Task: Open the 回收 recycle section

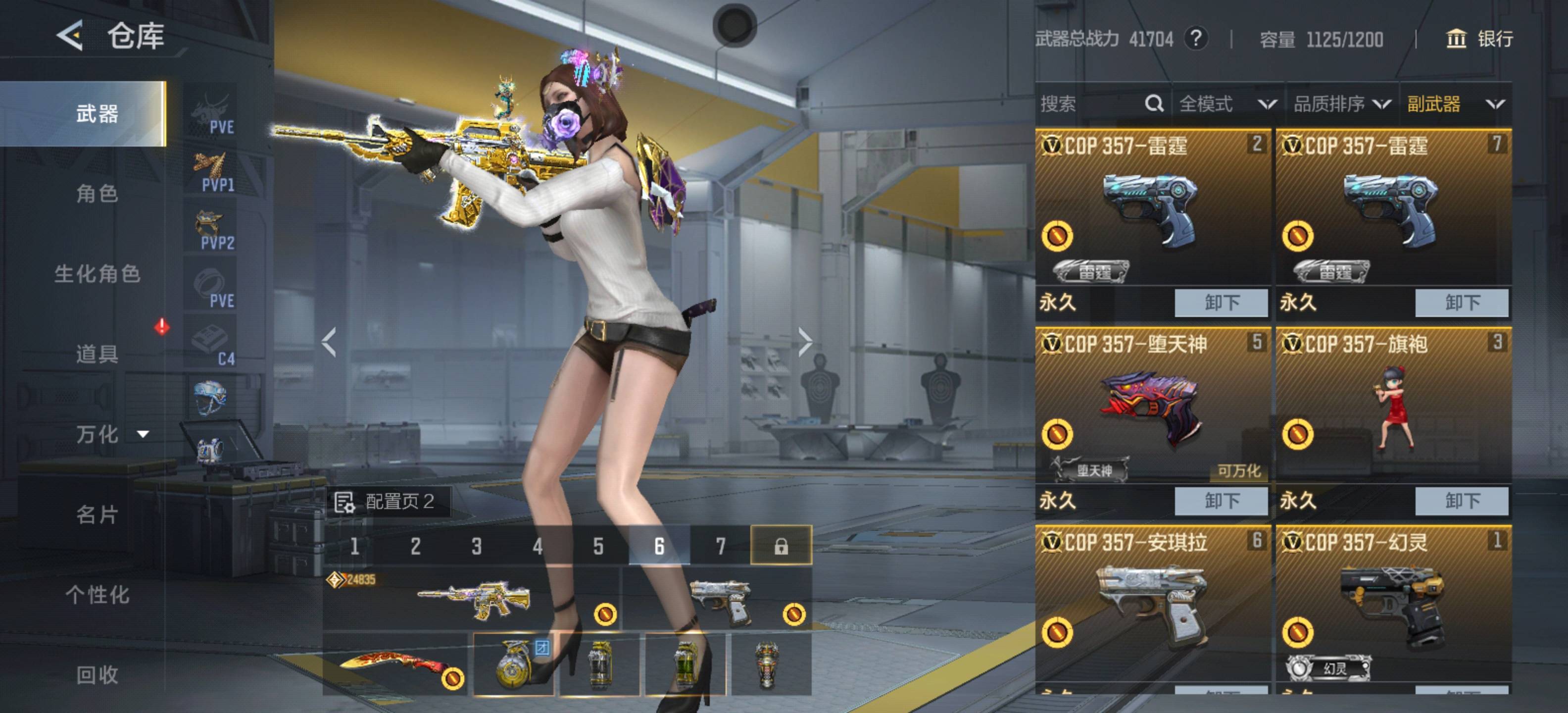Action: [x=97, y=675]
